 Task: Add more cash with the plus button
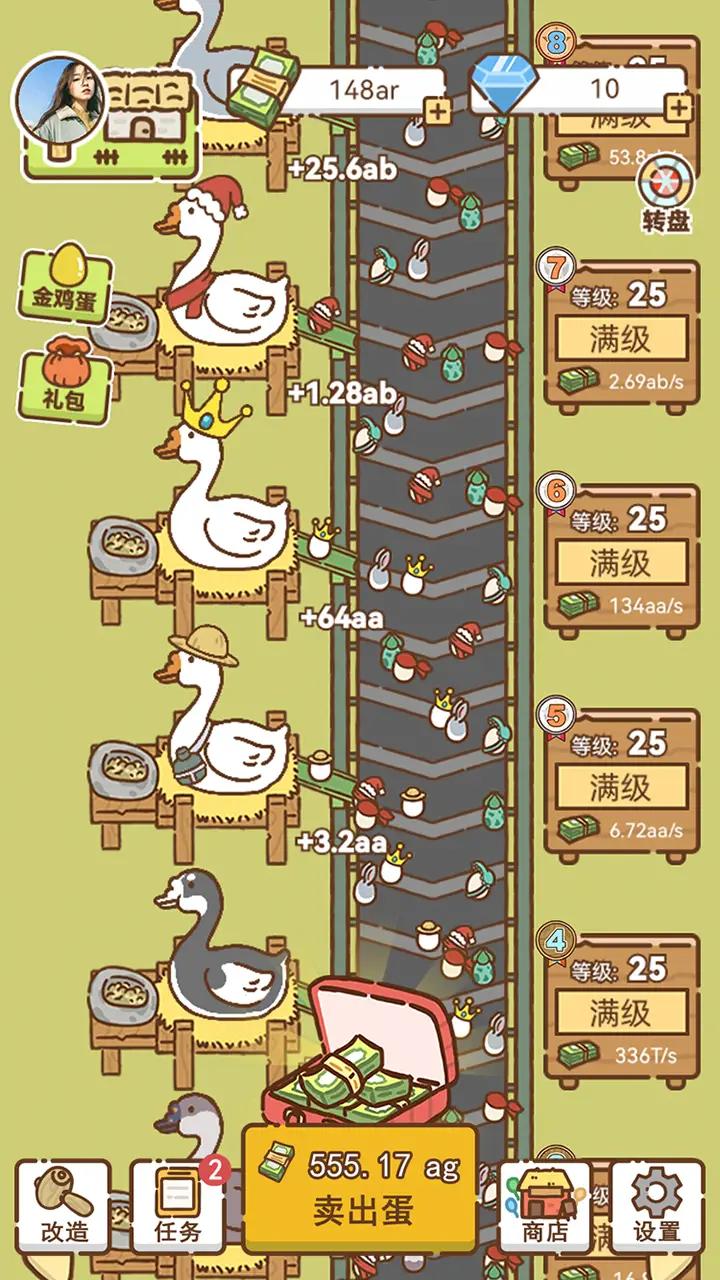coord(438,112)
